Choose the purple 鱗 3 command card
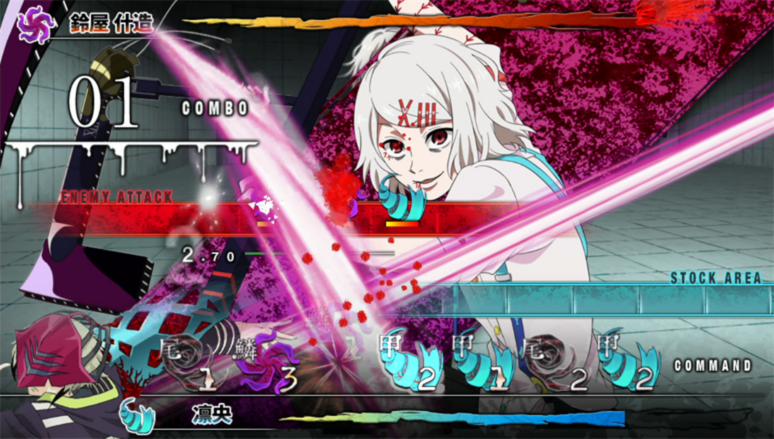 coord(260,363)
